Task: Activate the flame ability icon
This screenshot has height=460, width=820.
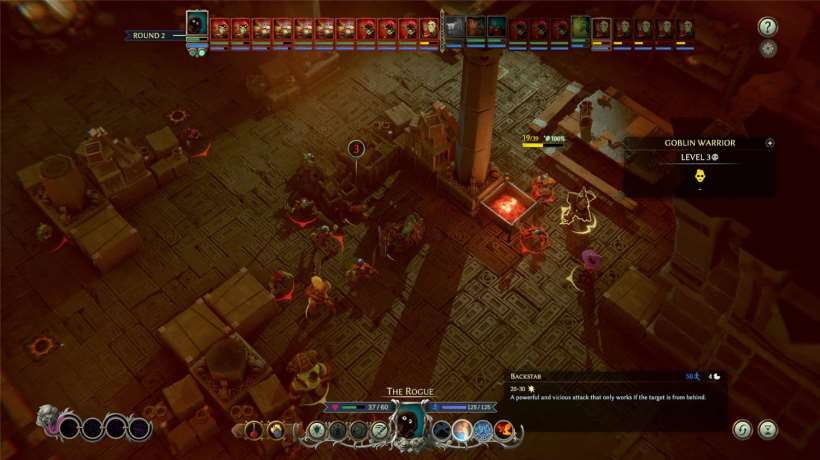Action: [x=506, y=430]
